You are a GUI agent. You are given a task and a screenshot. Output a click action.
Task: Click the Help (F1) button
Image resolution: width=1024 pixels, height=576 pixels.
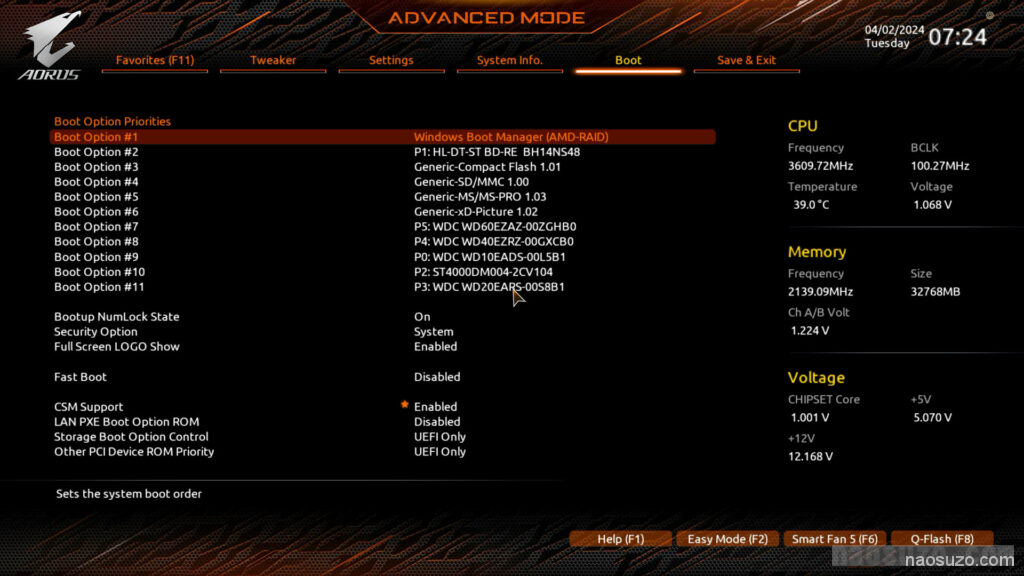click(620, 539)
